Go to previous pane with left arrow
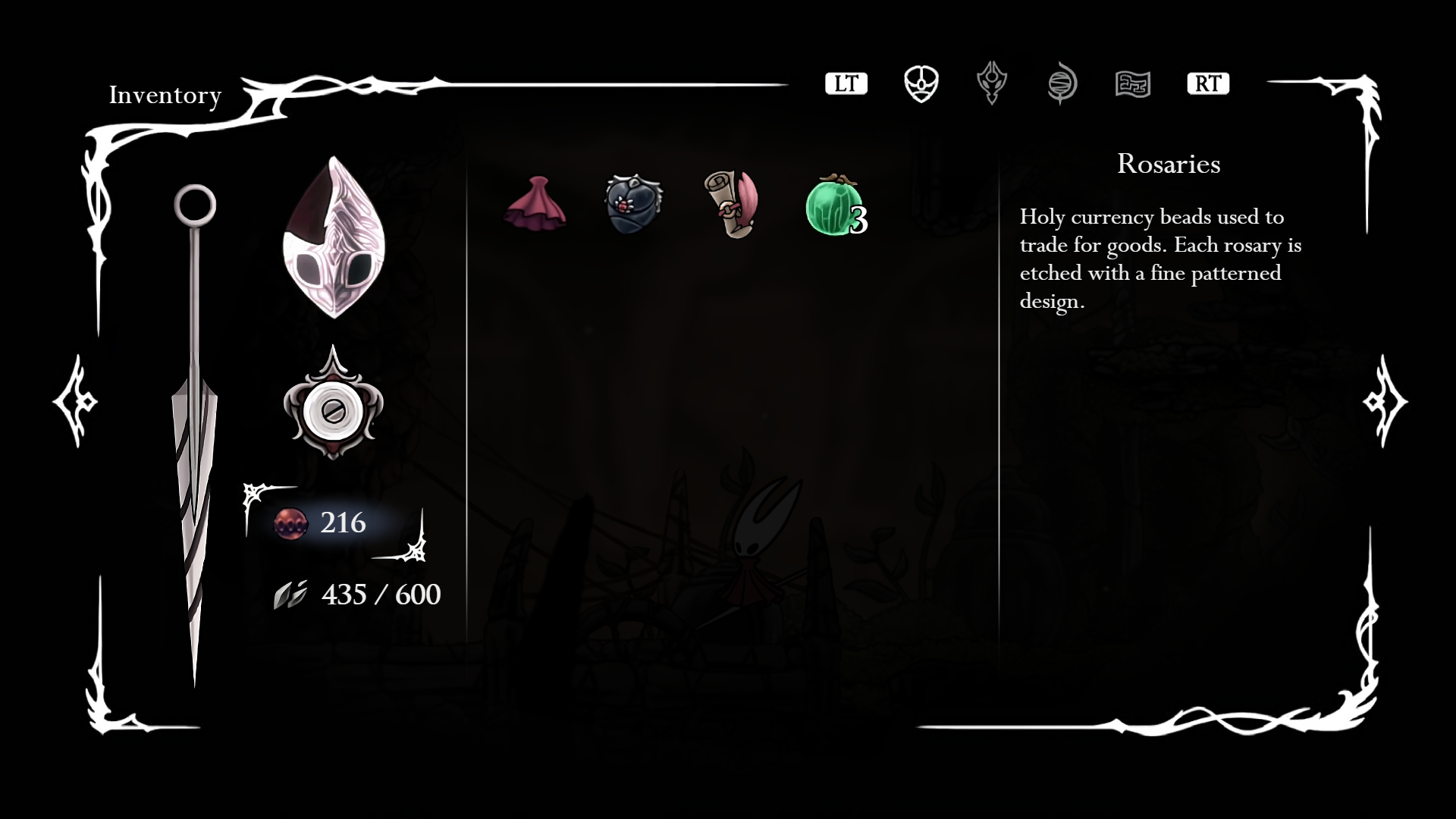 (x=75, y=401)
